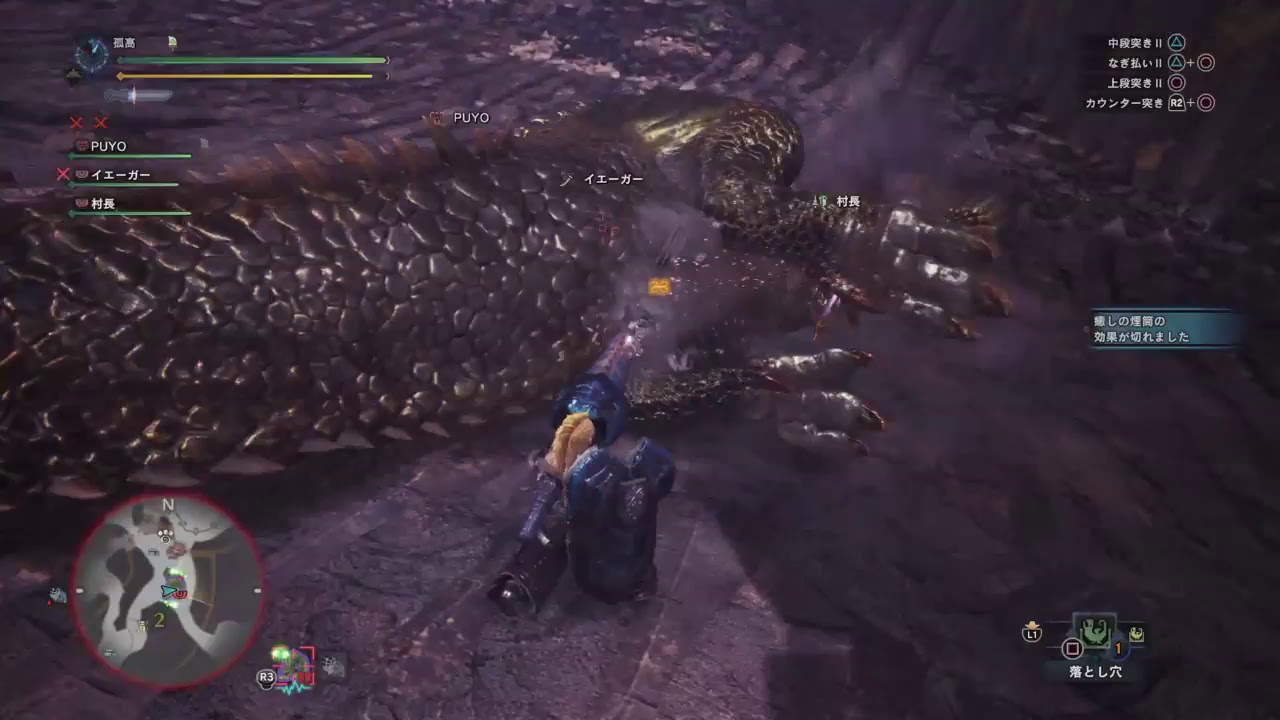Click the square button prompt on the item bar
Screen dimensions: 1280x720
point(1071,648)
